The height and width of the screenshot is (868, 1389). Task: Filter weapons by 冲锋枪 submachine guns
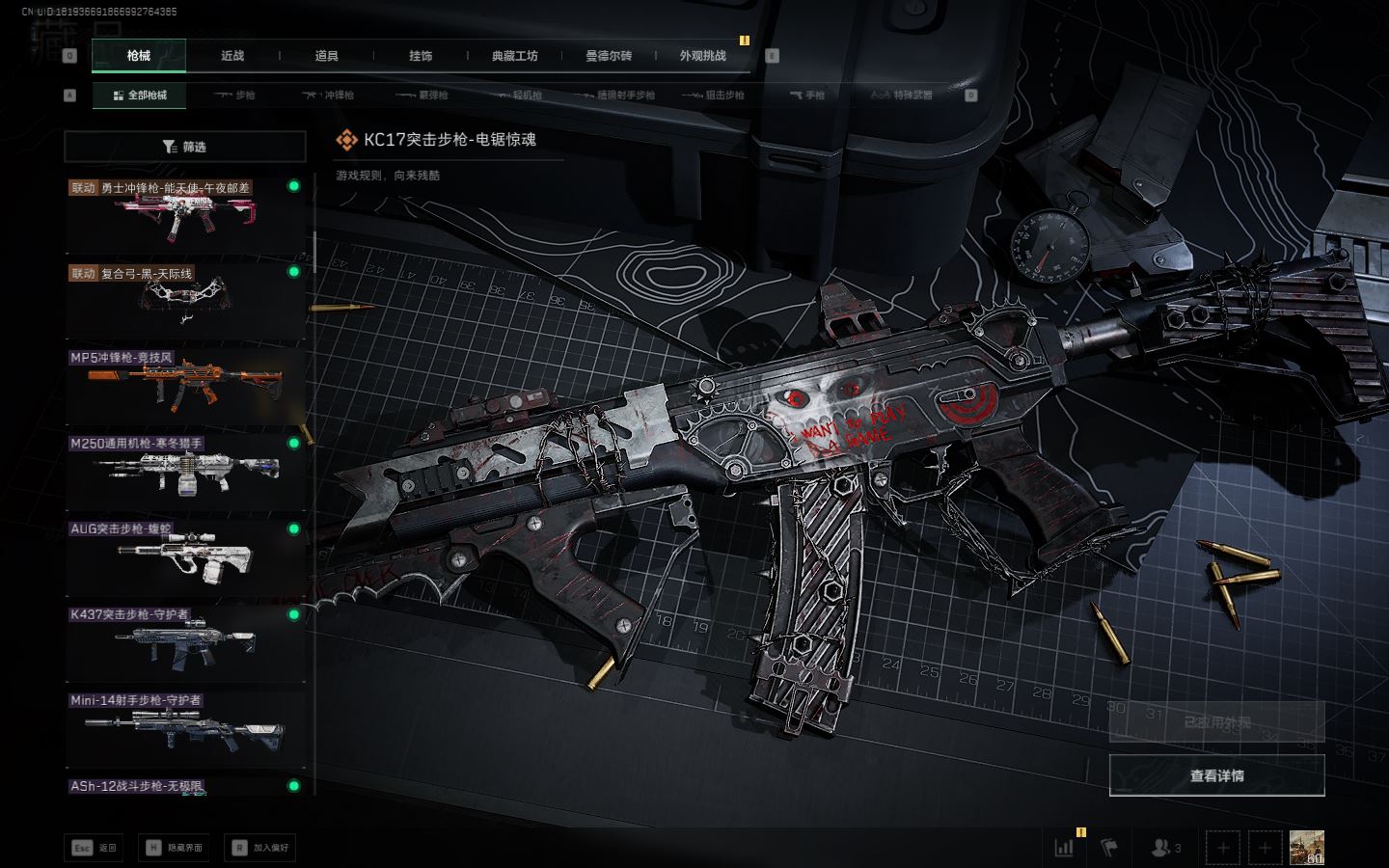coord(329,95)
